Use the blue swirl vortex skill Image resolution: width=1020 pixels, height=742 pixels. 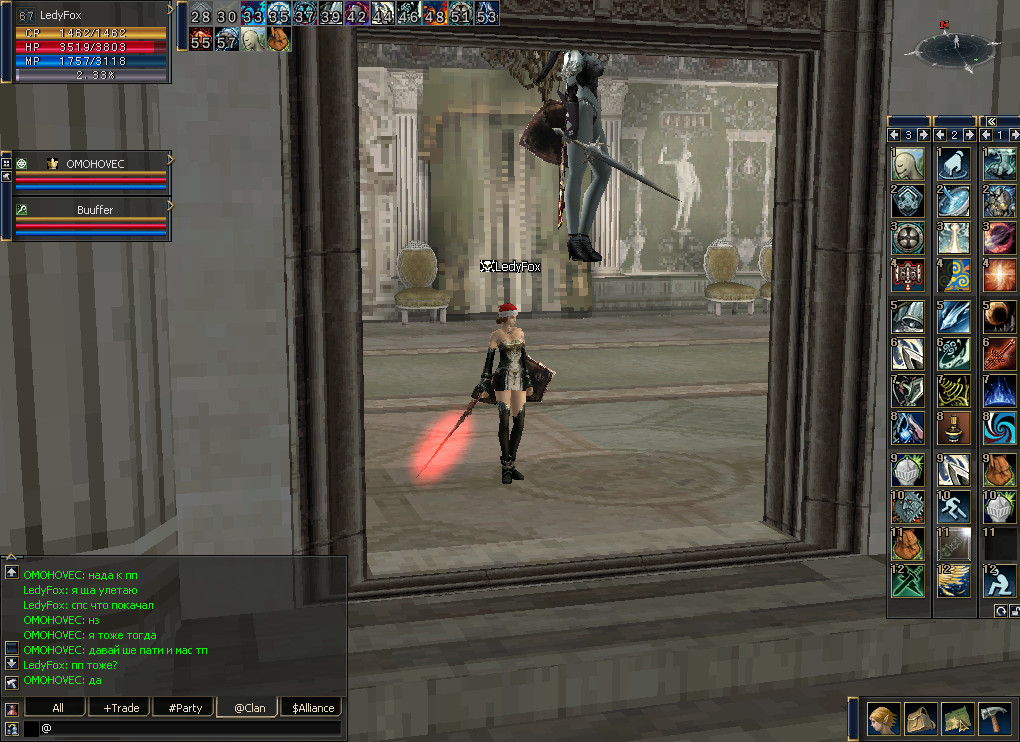999,427
